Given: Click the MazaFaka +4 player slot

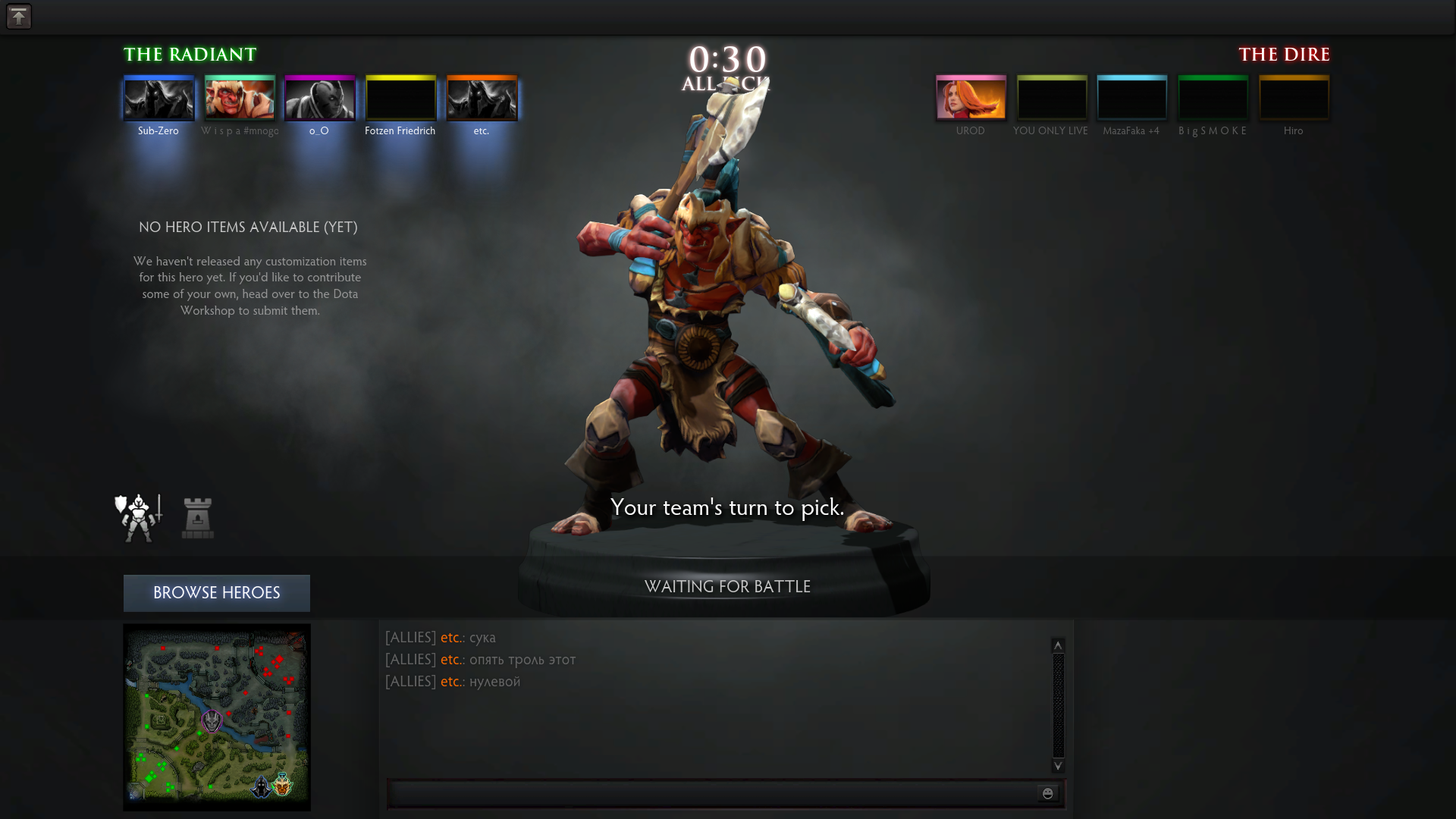Looking at the screenshot, I should [x=1132, y=98].
